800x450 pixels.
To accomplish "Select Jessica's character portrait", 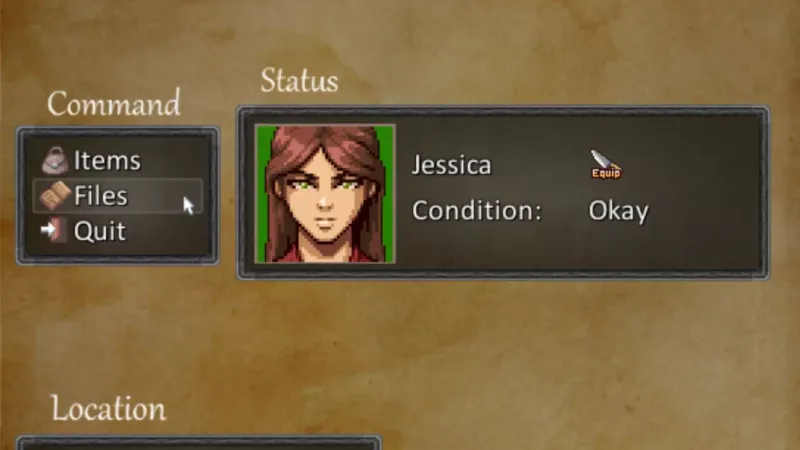I will point(325,194).
